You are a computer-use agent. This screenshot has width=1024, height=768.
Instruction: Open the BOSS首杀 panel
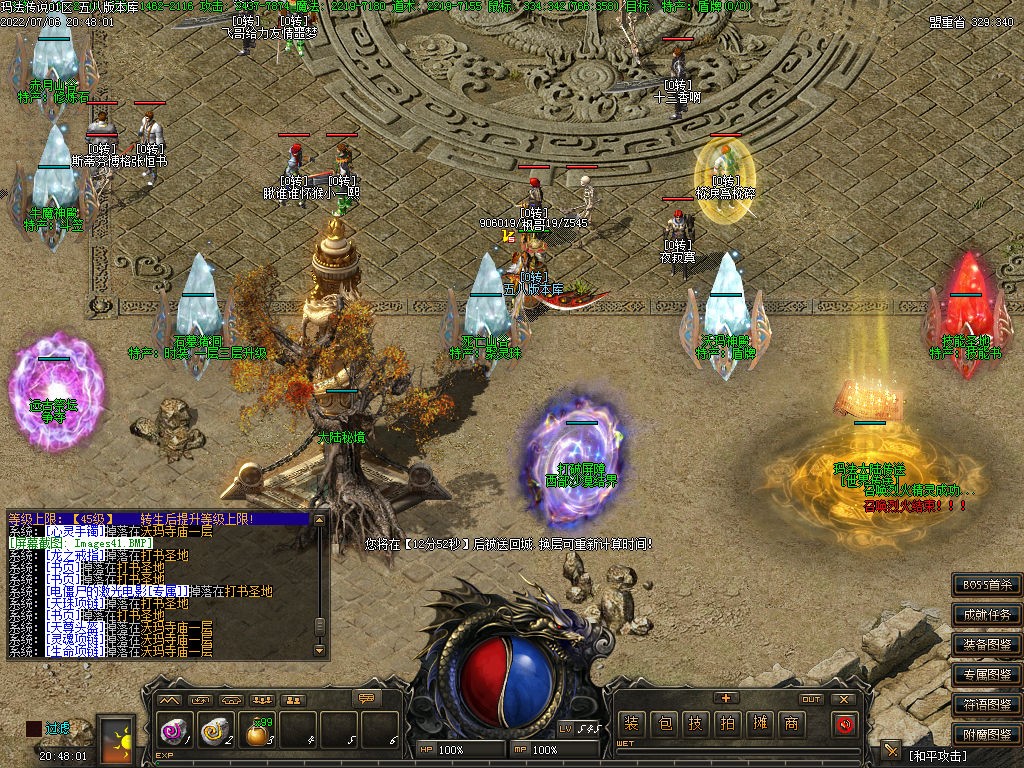tap(986, 584)
